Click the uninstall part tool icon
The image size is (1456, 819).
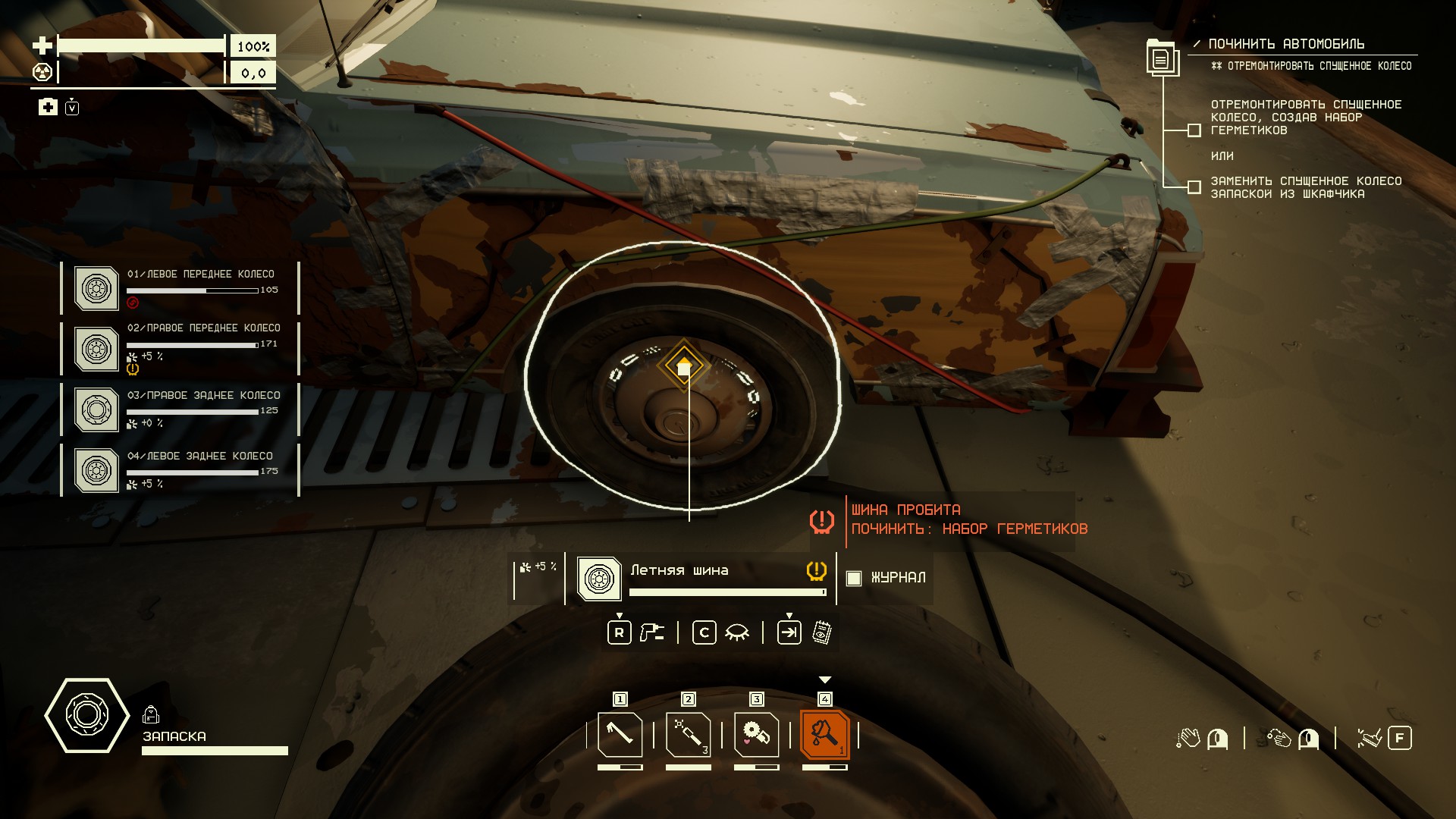pos(651,632)
